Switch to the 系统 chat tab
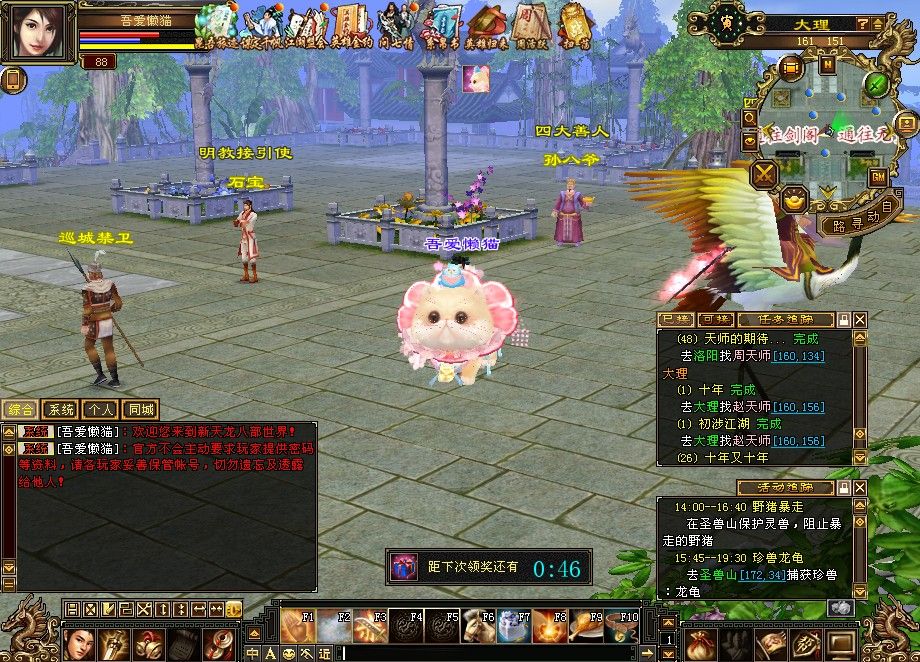The height and width of the screenshot is (662, 920). [x=62, y=409]
